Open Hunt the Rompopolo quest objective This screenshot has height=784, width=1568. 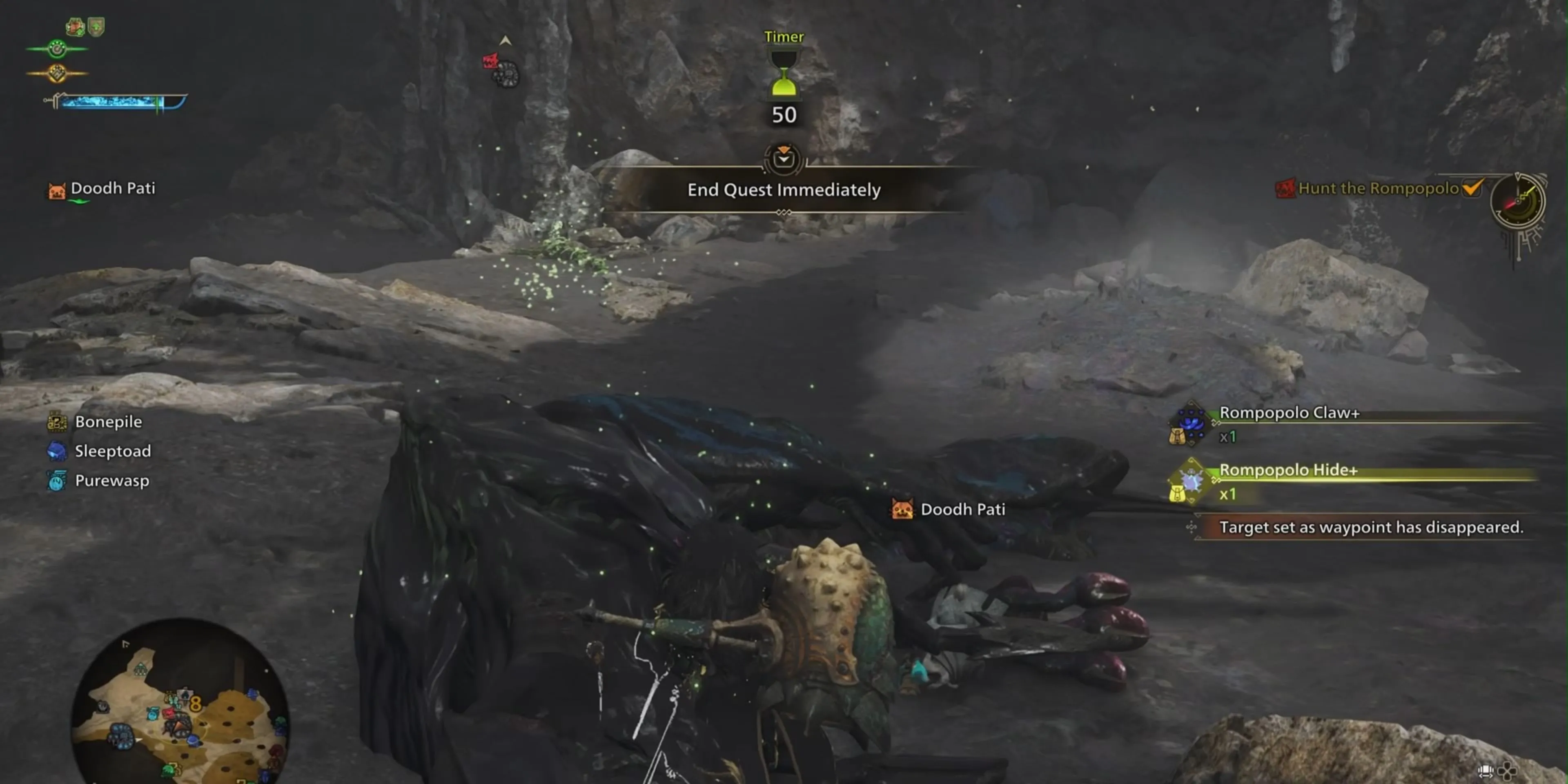click(1378, 189)
